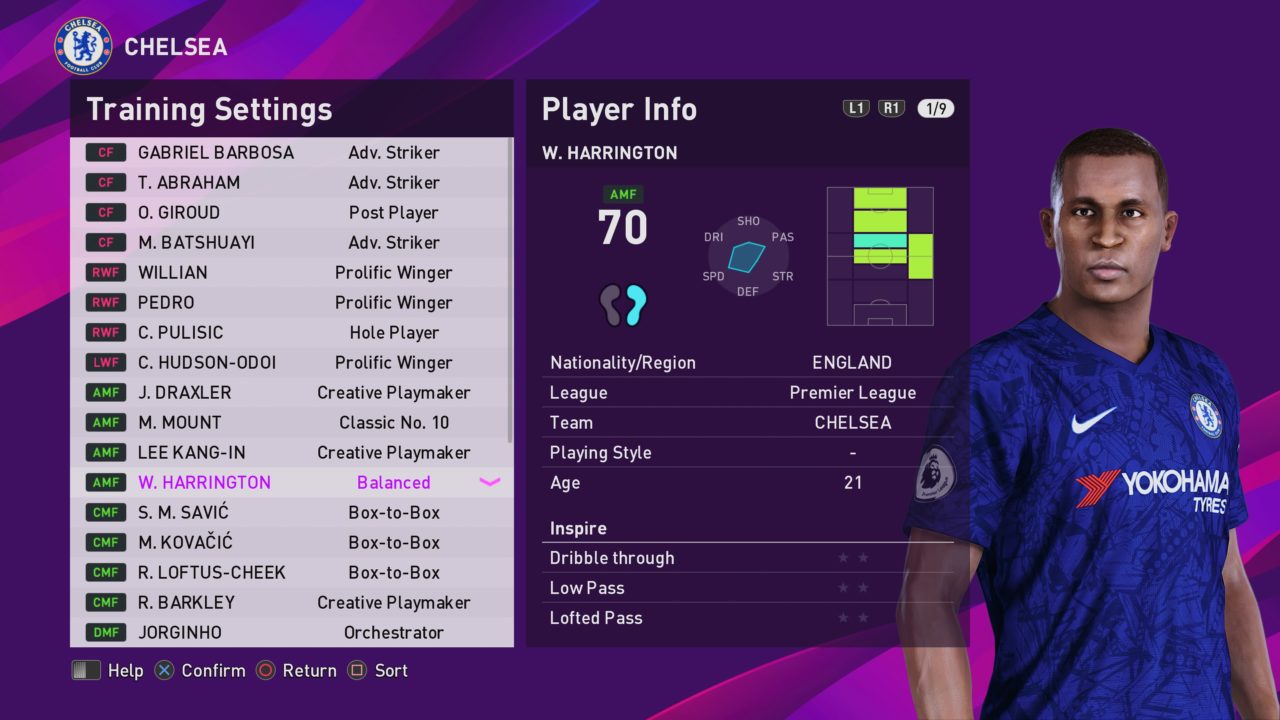
Task: Pick M. Batshuayi from the player list
Action: [290, 243]
